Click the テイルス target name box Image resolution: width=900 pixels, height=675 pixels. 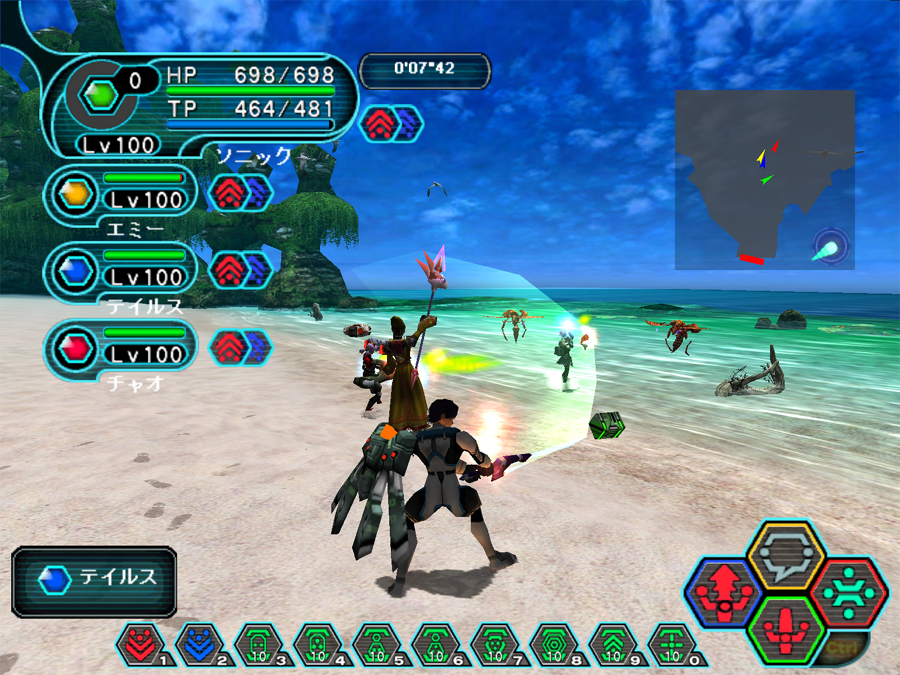[x=95, y=579]
